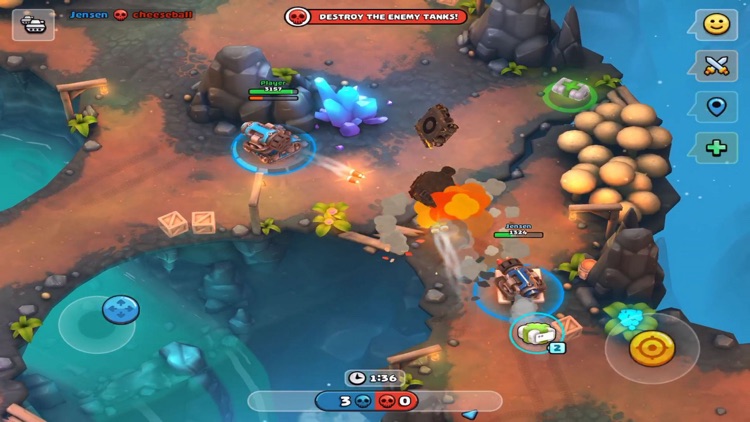
Task: Tap the blue movement joystick knob
Action: pyautogui.click(x=120, y=309)
